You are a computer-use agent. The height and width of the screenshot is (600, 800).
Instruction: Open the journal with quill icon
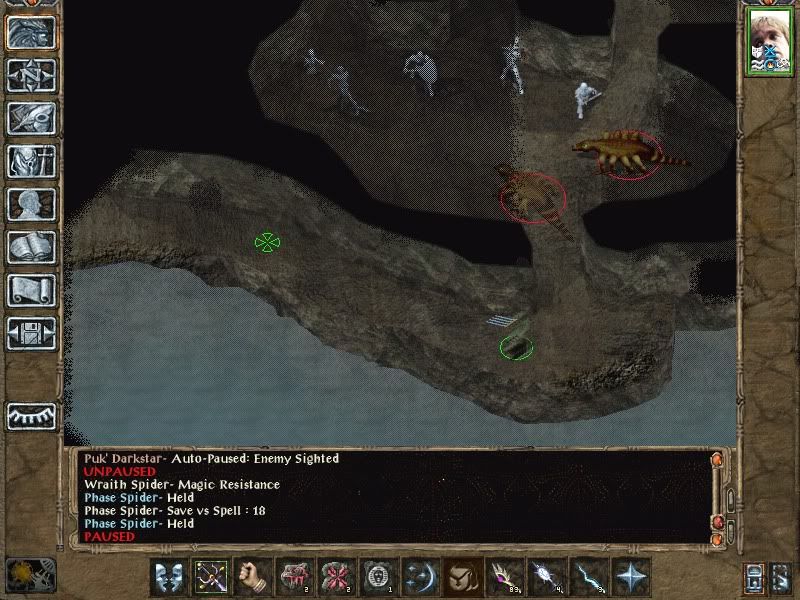(31, 117)
